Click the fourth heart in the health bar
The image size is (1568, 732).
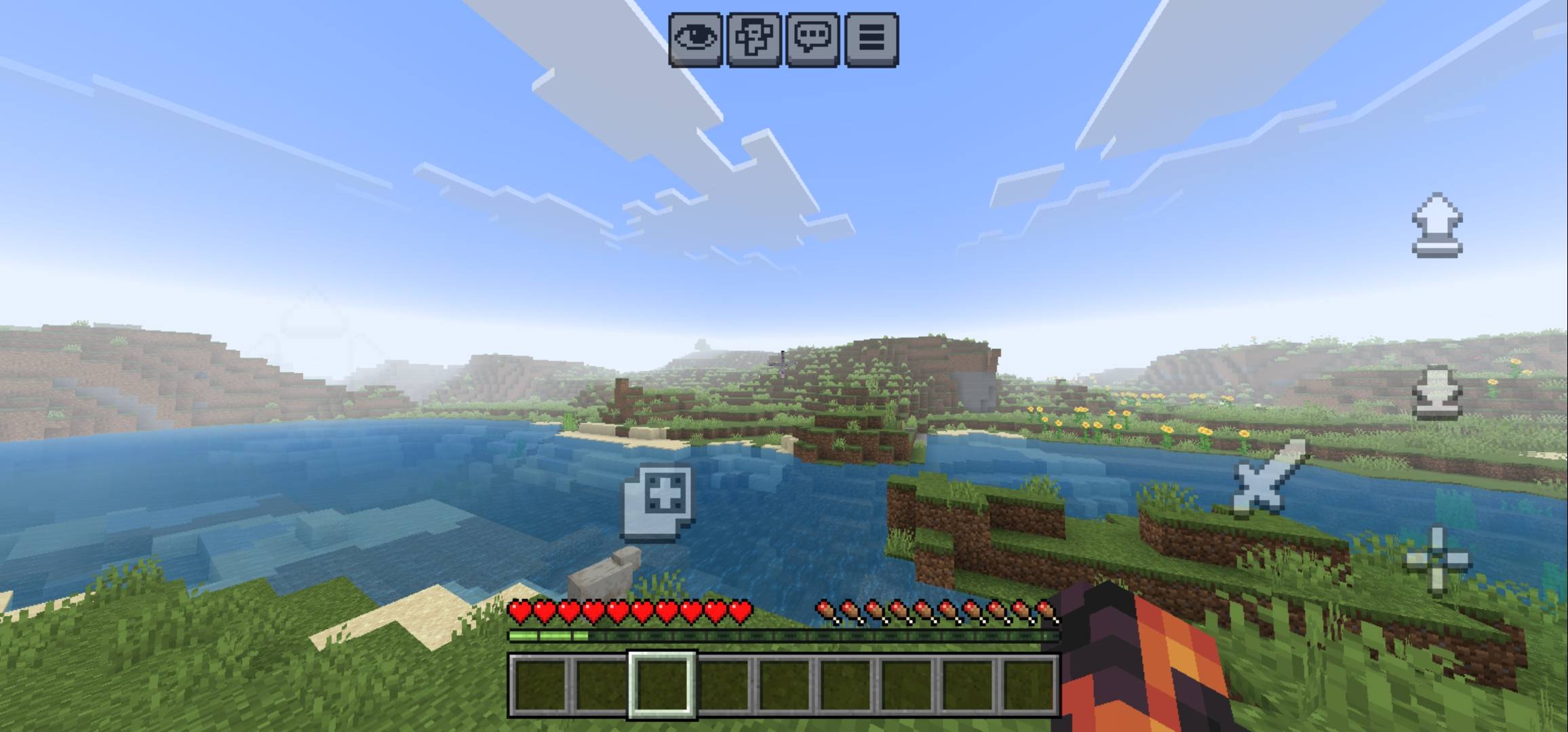(x=593, y=611)
